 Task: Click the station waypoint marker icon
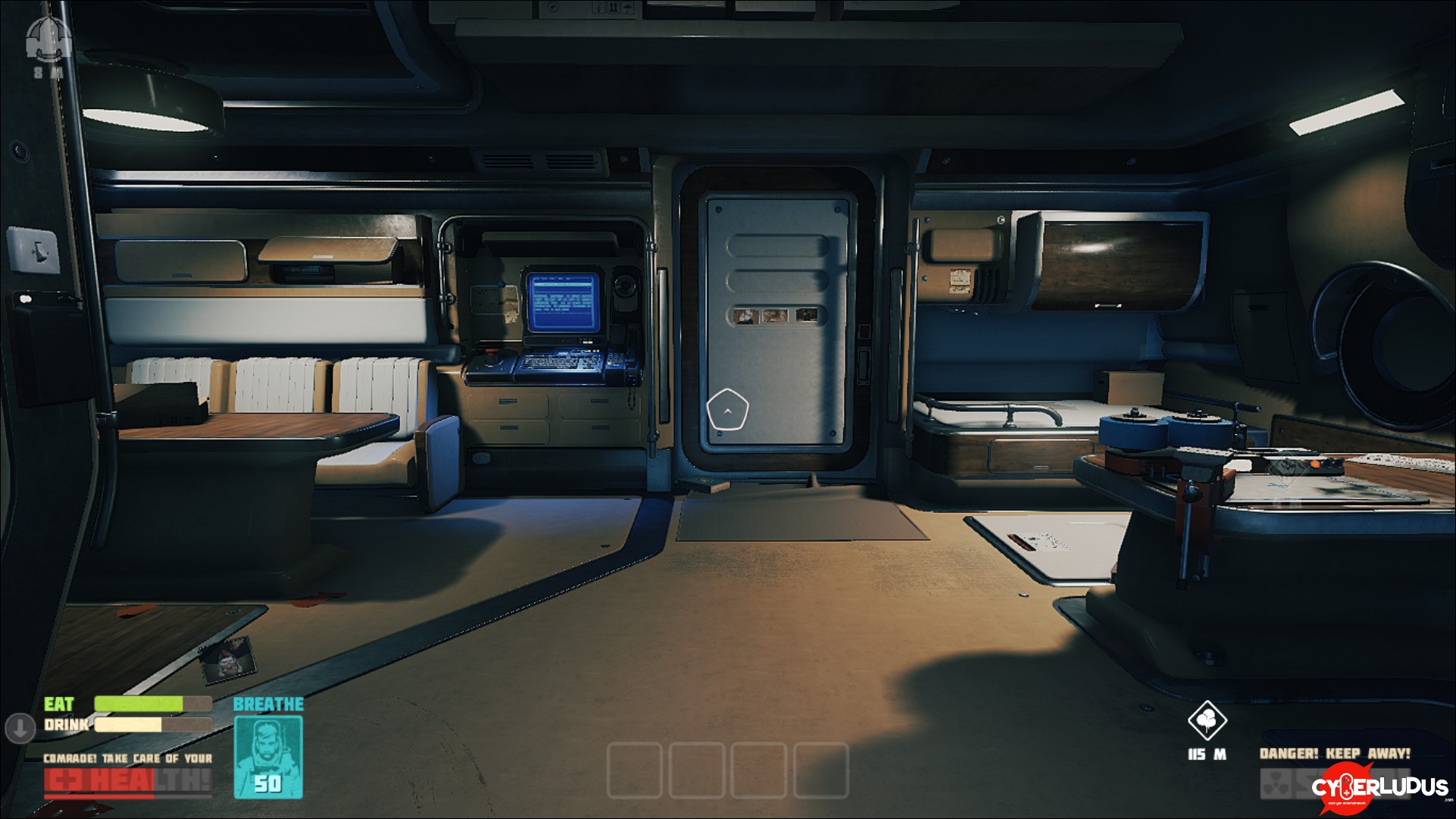(48, 39)
